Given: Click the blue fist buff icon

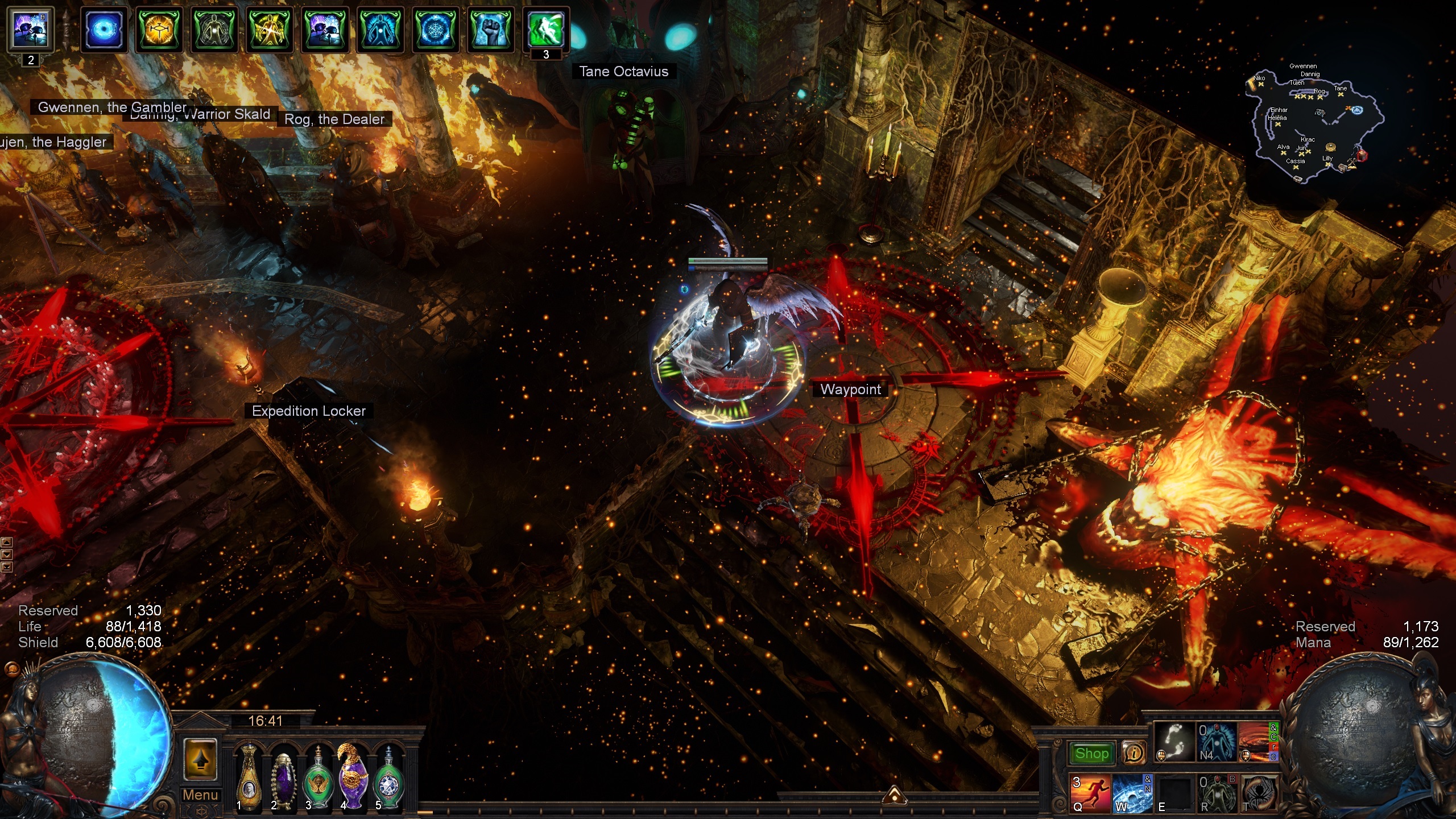Looking at the screenshot, I should [490, 29].
